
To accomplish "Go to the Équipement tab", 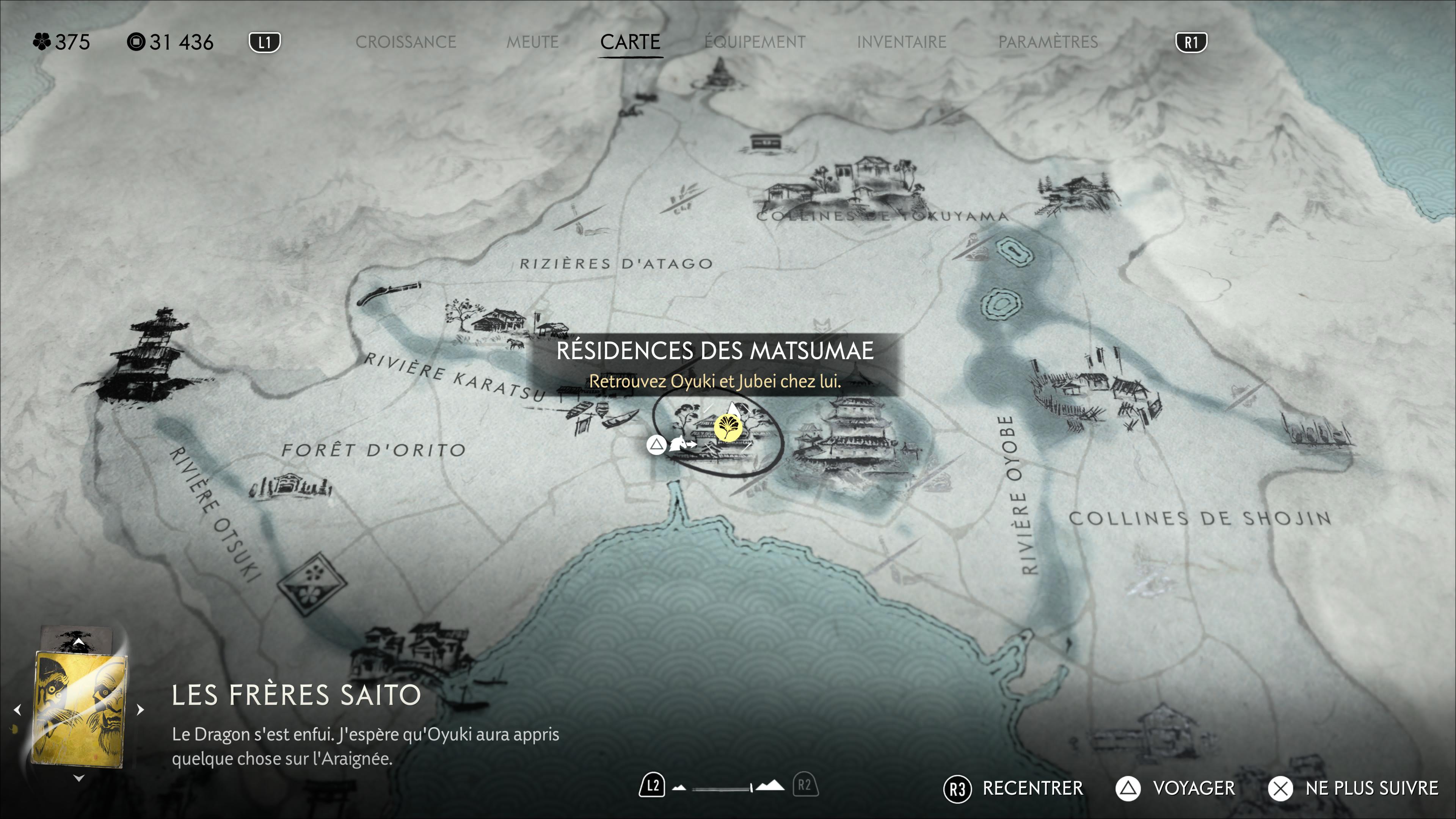I will coord(755,42).
